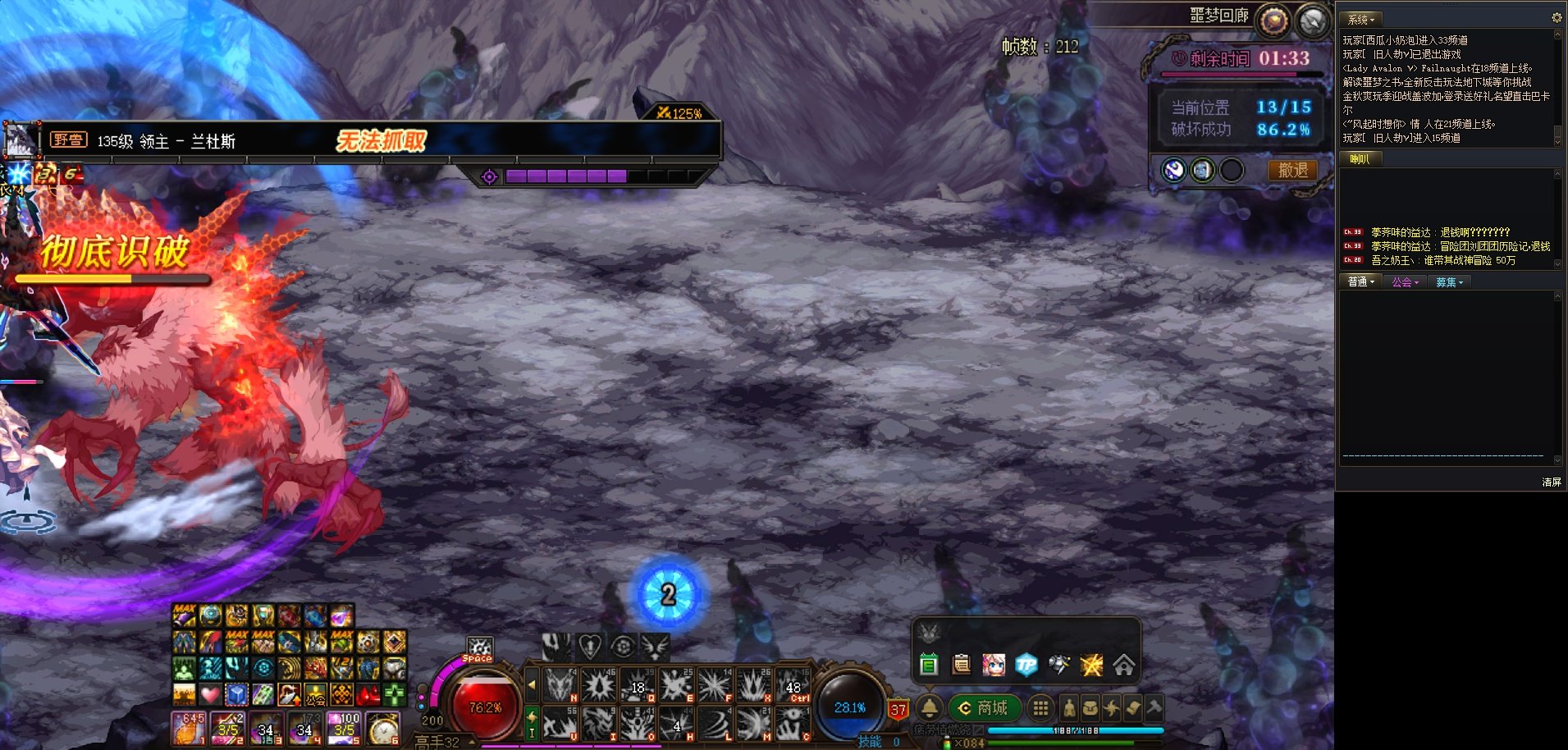Open chat settings gear icon
1568x750 pixels.
[1556, 17]
